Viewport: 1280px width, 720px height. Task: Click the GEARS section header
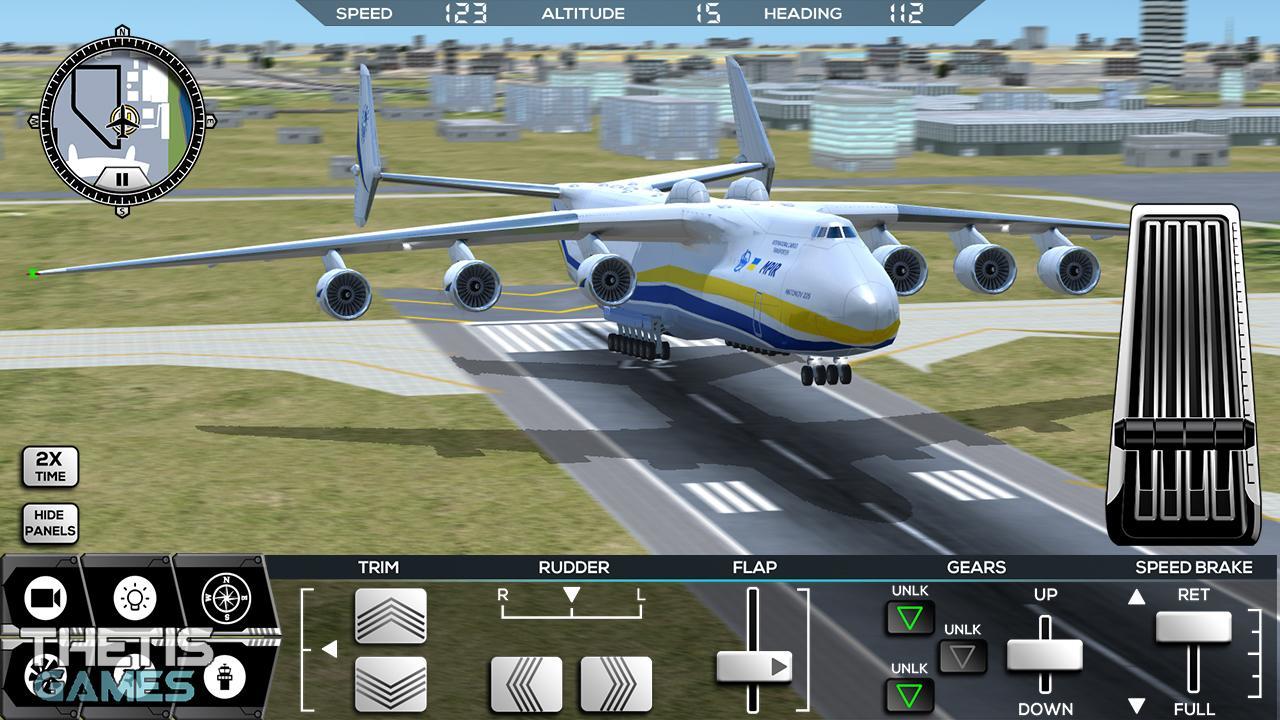click(977, 567)
